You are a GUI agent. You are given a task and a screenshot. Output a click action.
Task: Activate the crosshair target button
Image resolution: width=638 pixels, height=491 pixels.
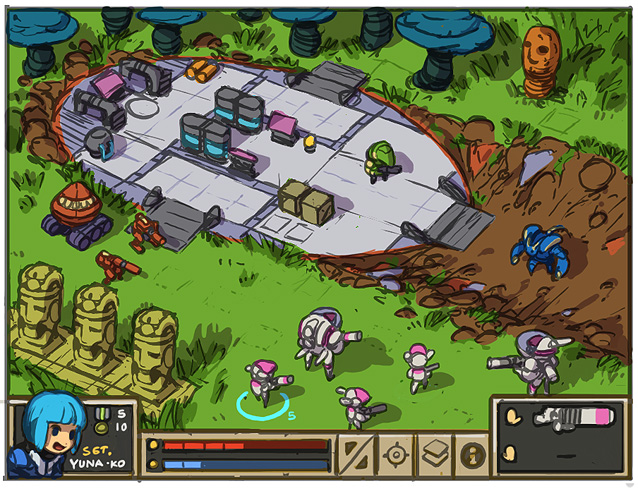(396, 454)
